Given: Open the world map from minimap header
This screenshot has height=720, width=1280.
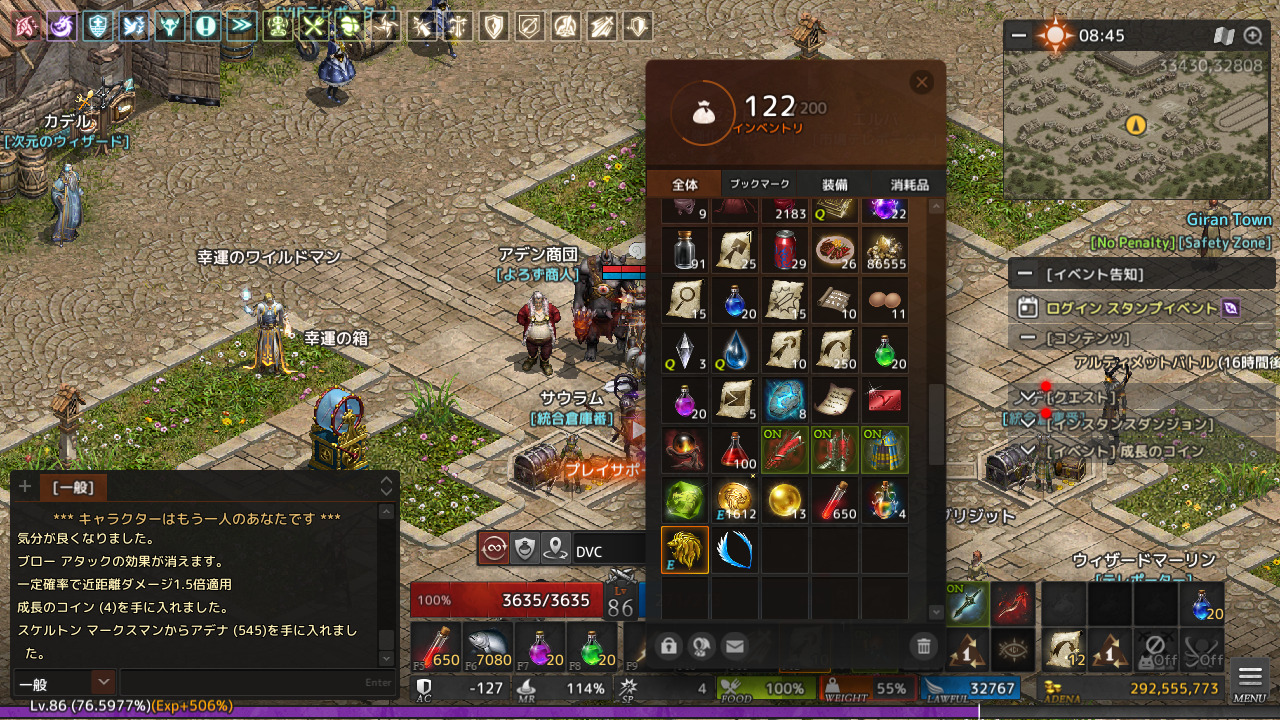Looking at the screenshot, I should (1224, 36).
